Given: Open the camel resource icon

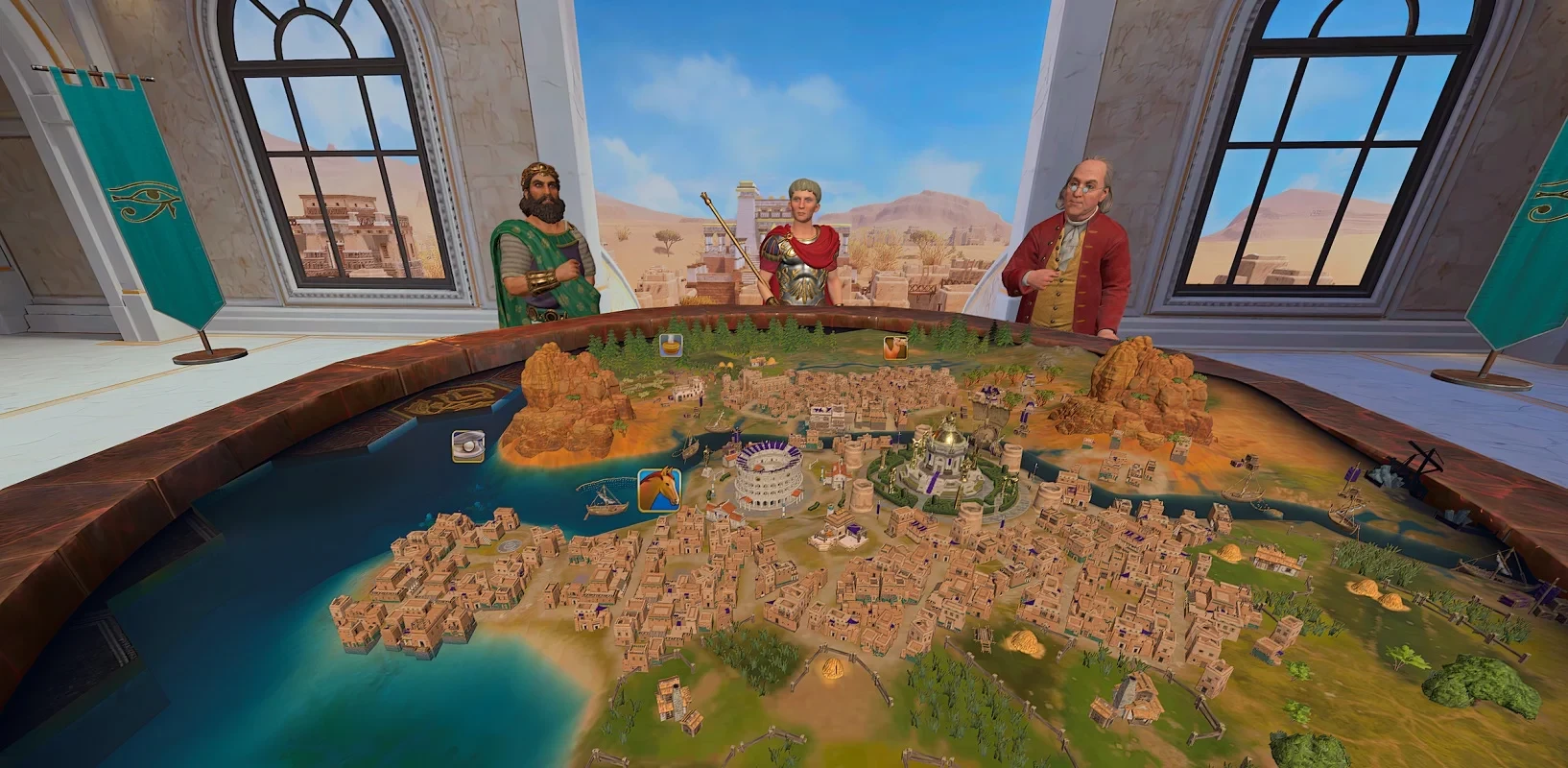Looking at the screenshot, I should click(x=894, y=348).
